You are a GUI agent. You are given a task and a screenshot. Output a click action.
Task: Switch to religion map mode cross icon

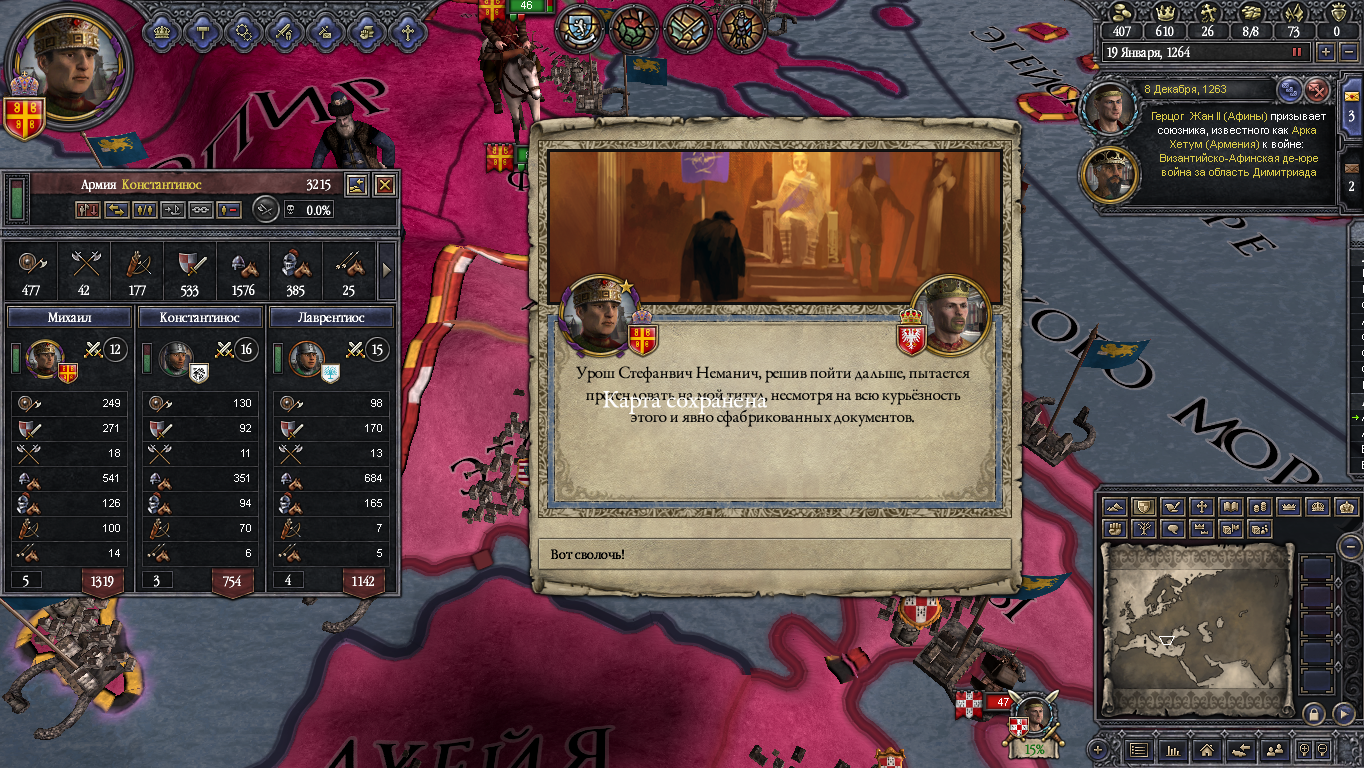1201,507
